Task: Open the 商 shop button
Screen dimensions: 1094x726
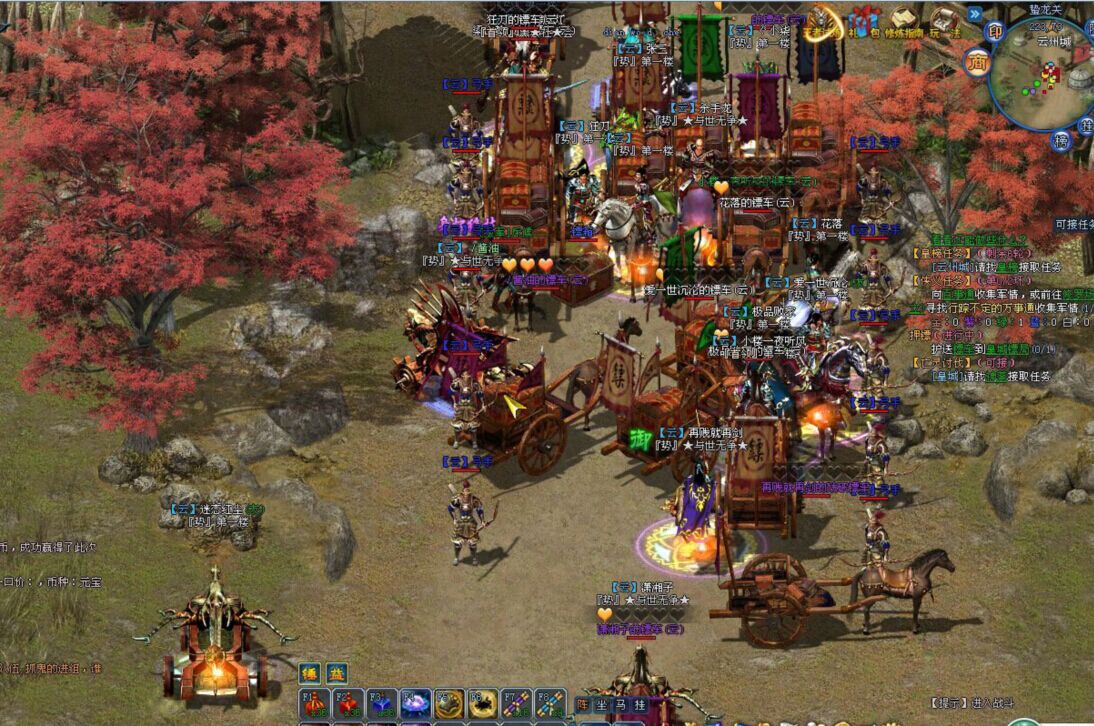Action: (977, 61)
